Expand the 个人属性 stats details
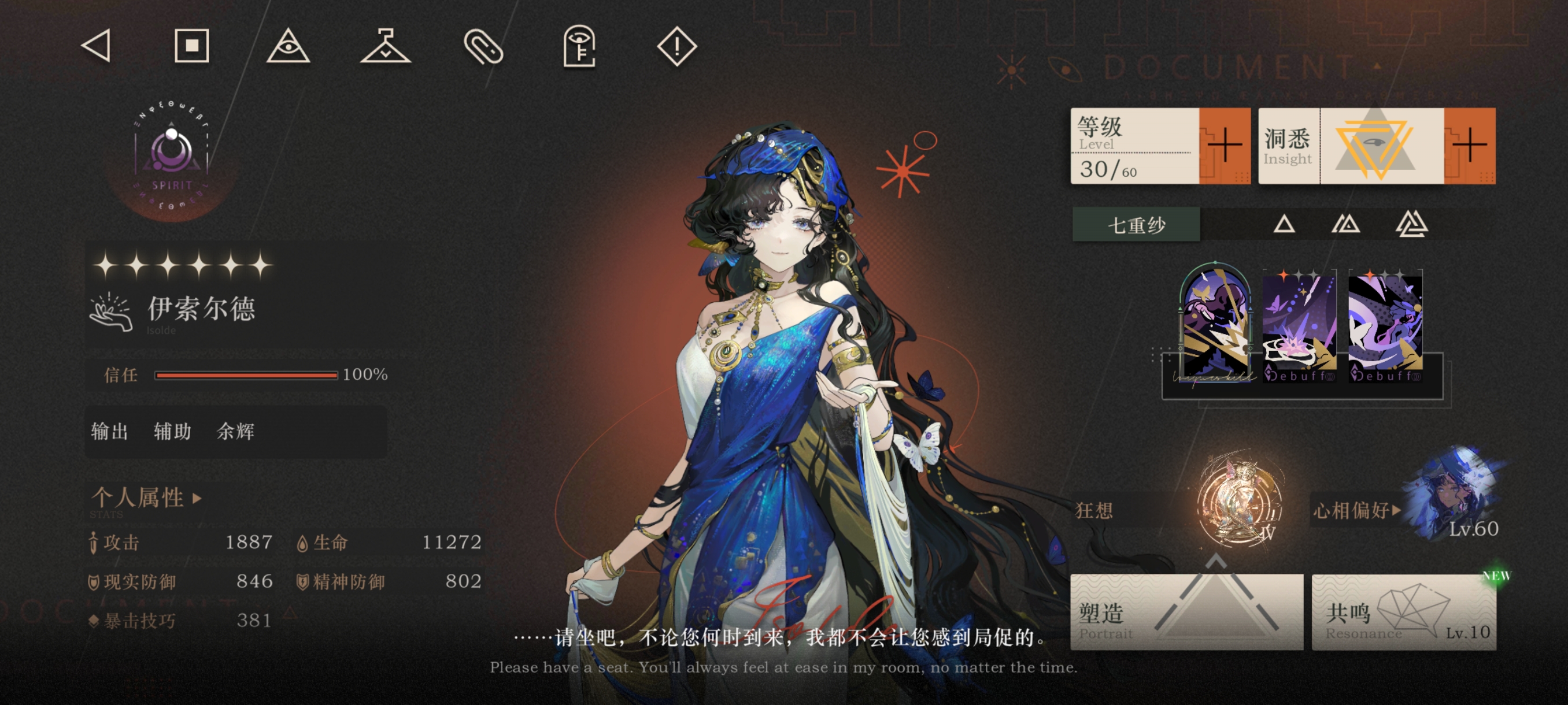The height and width of the screenshot is (705, 1568). click(x=146, y=498)
